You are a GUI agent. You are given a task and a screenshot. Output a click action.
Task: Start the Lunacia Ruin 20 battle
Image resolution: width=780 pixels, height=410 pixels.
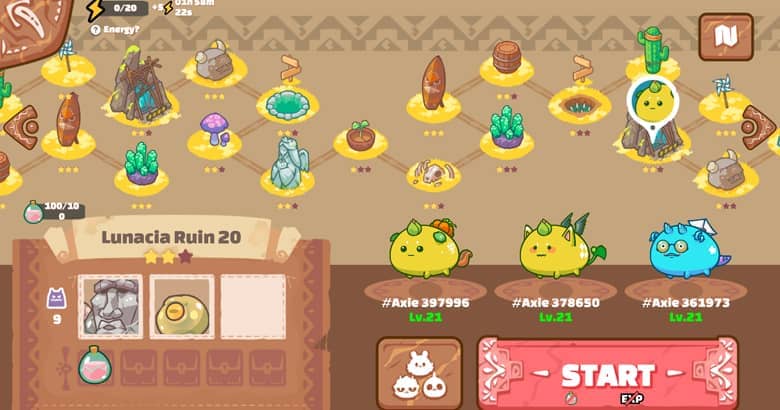pos(607,374)
